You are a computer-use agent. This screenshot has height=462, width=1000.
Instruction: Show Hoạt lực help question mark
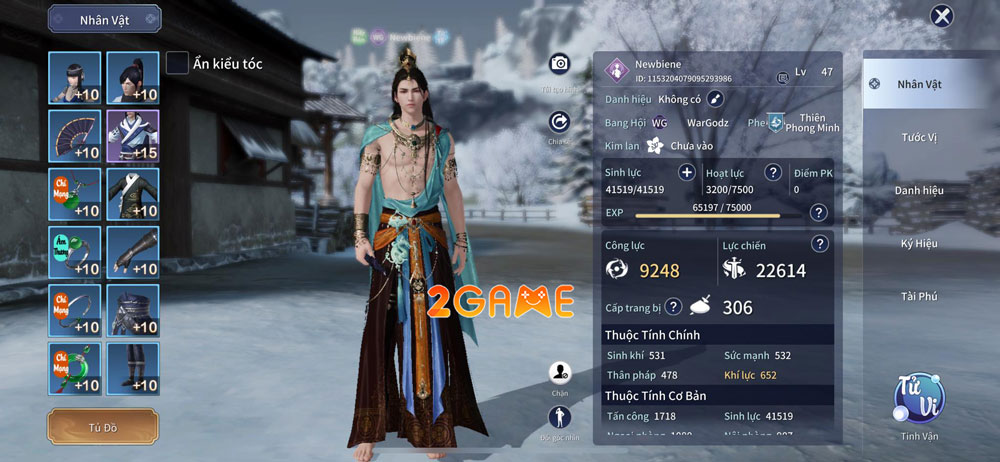tap(773, 172)
